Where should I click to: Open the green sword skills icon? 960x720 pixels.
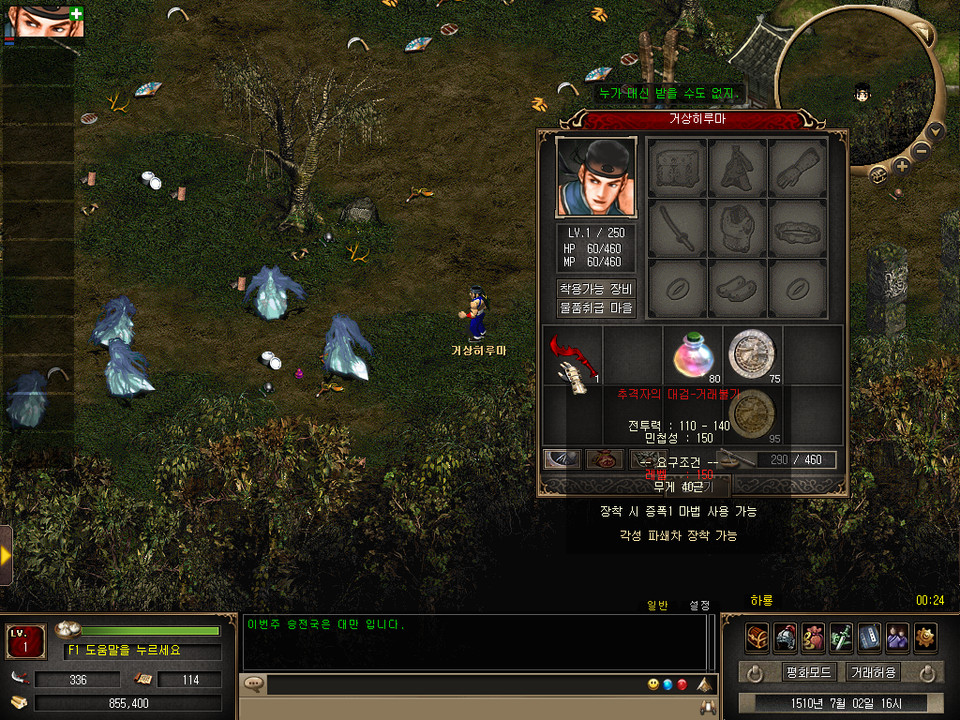pos(841,637)
